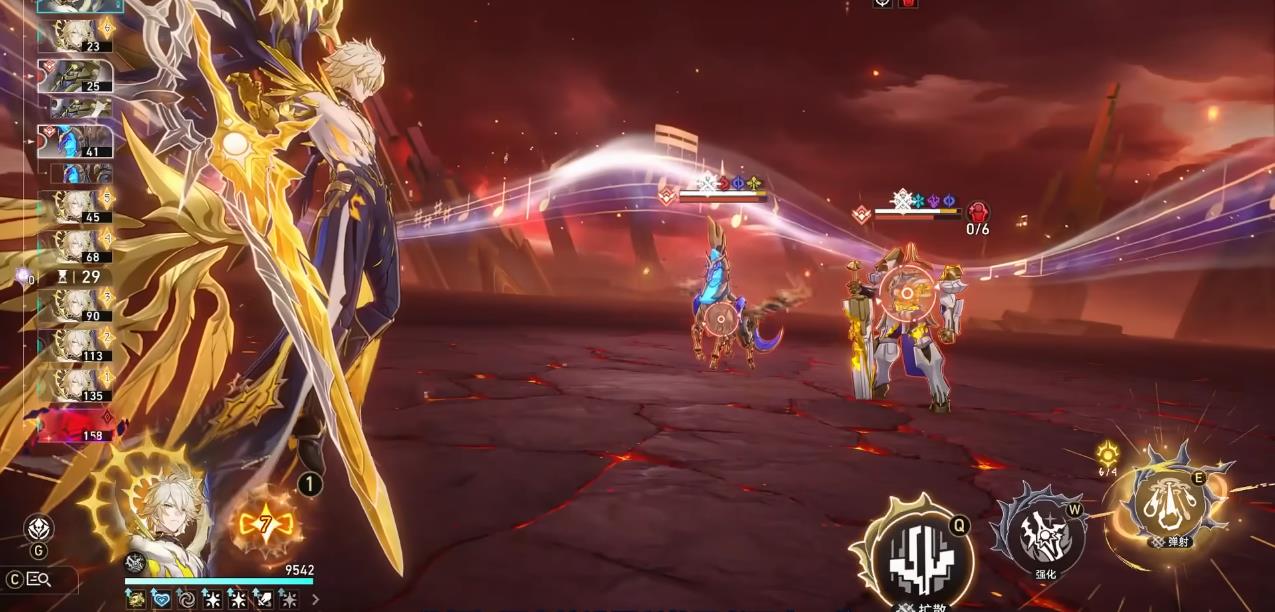
Task: Select the turn order entry numbered 41
Action: 76,142
